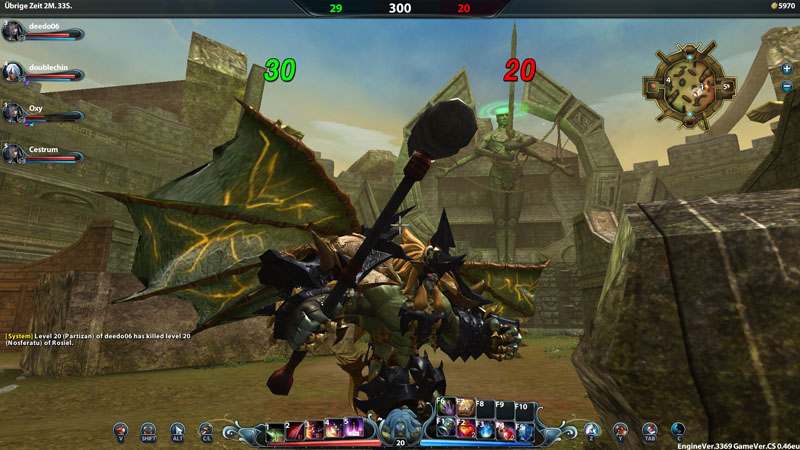This screenshot has width=800, height=450.
Task: Click the round V action button
Action: pos(120,430)
